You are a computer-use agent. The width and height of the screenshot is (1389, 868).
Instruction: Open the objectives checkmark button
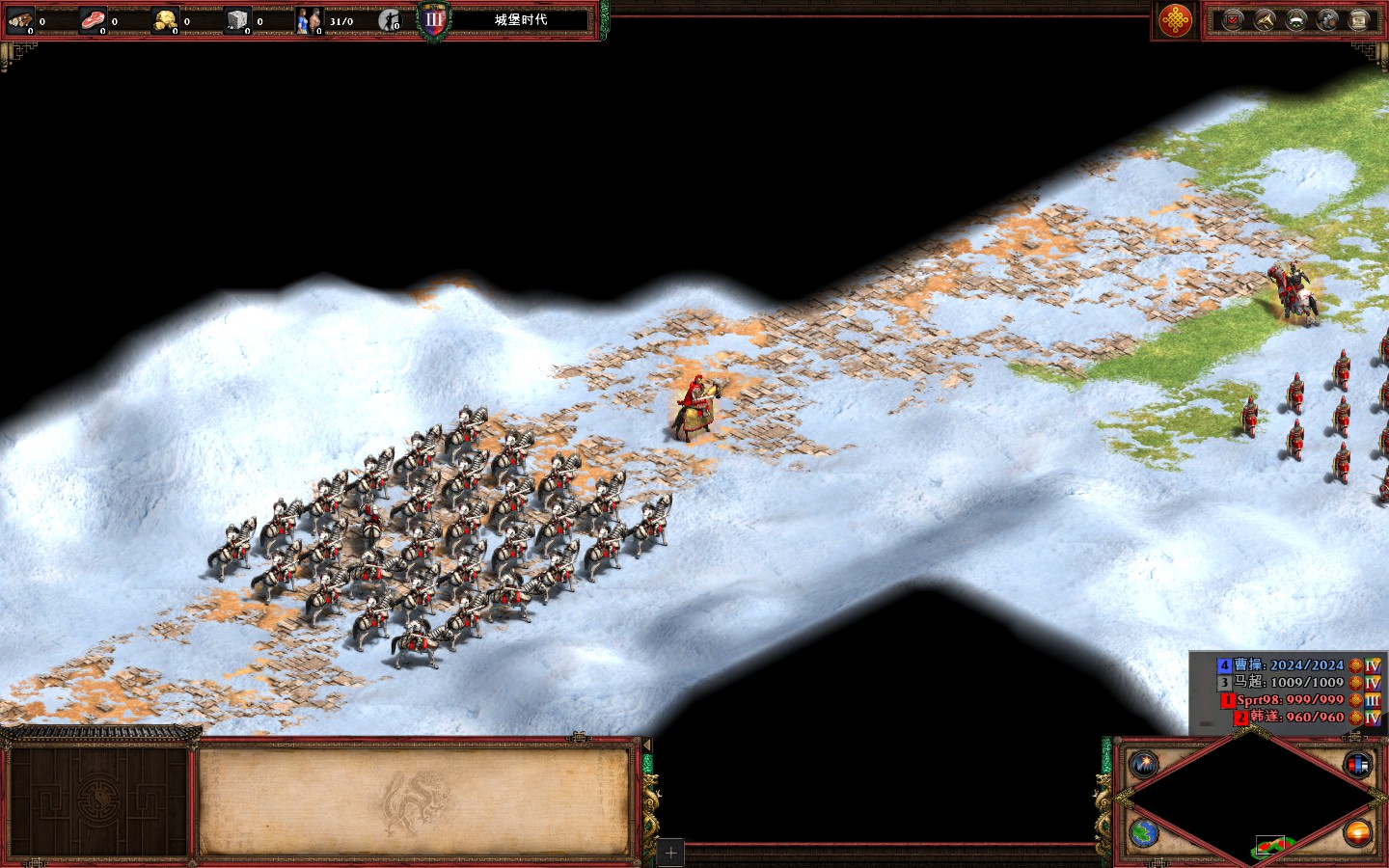1233,20
